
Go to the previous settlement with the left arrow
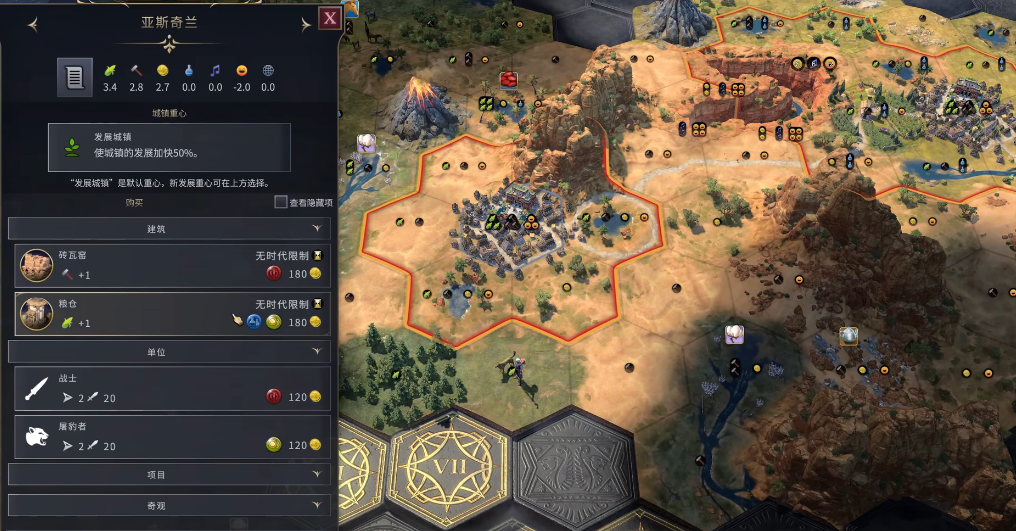tap(33, 24)
